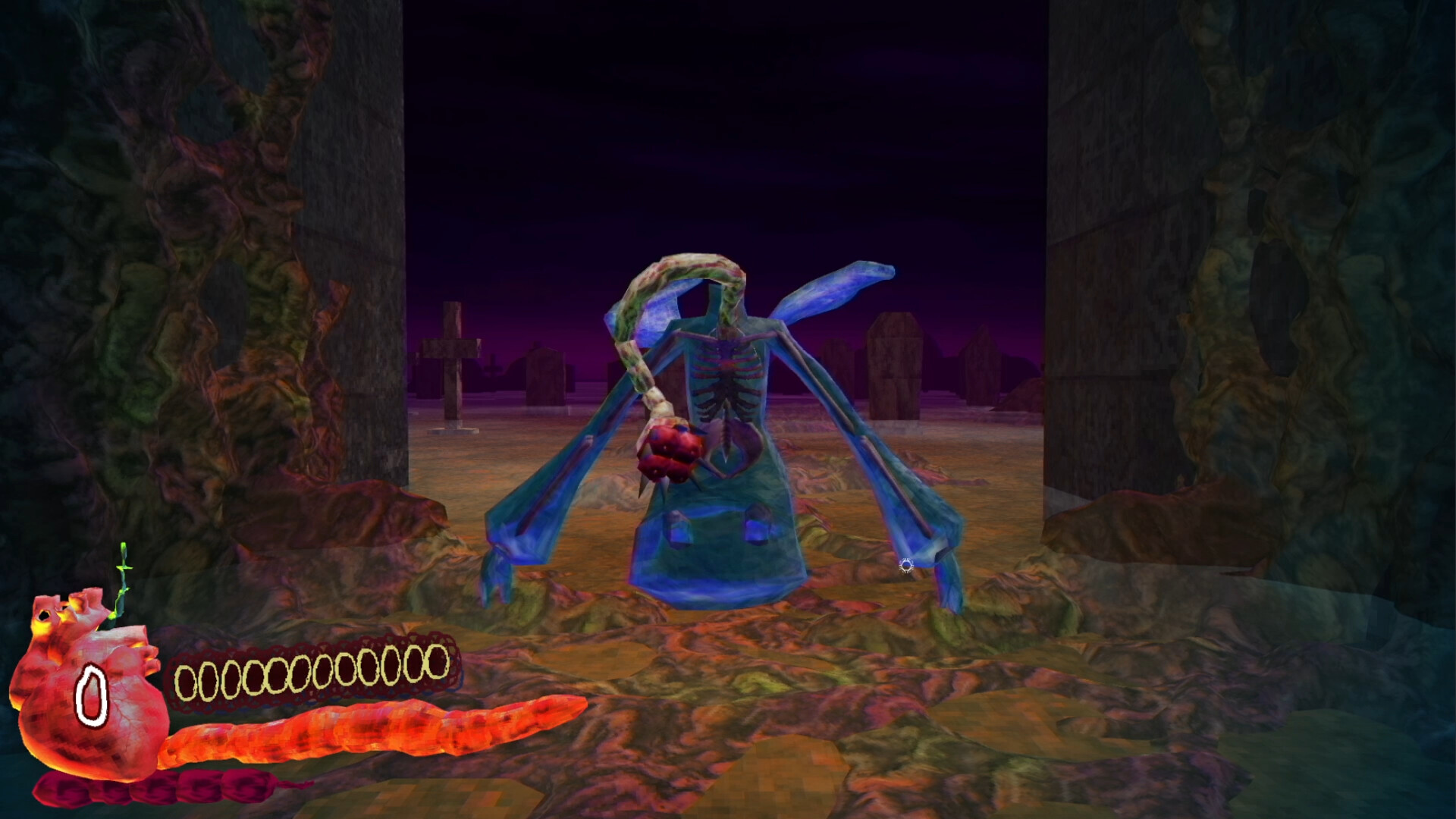Click the crosshair reticle near the monster's leg
The width and height of the screenshot is (1456, 819).
905,565
